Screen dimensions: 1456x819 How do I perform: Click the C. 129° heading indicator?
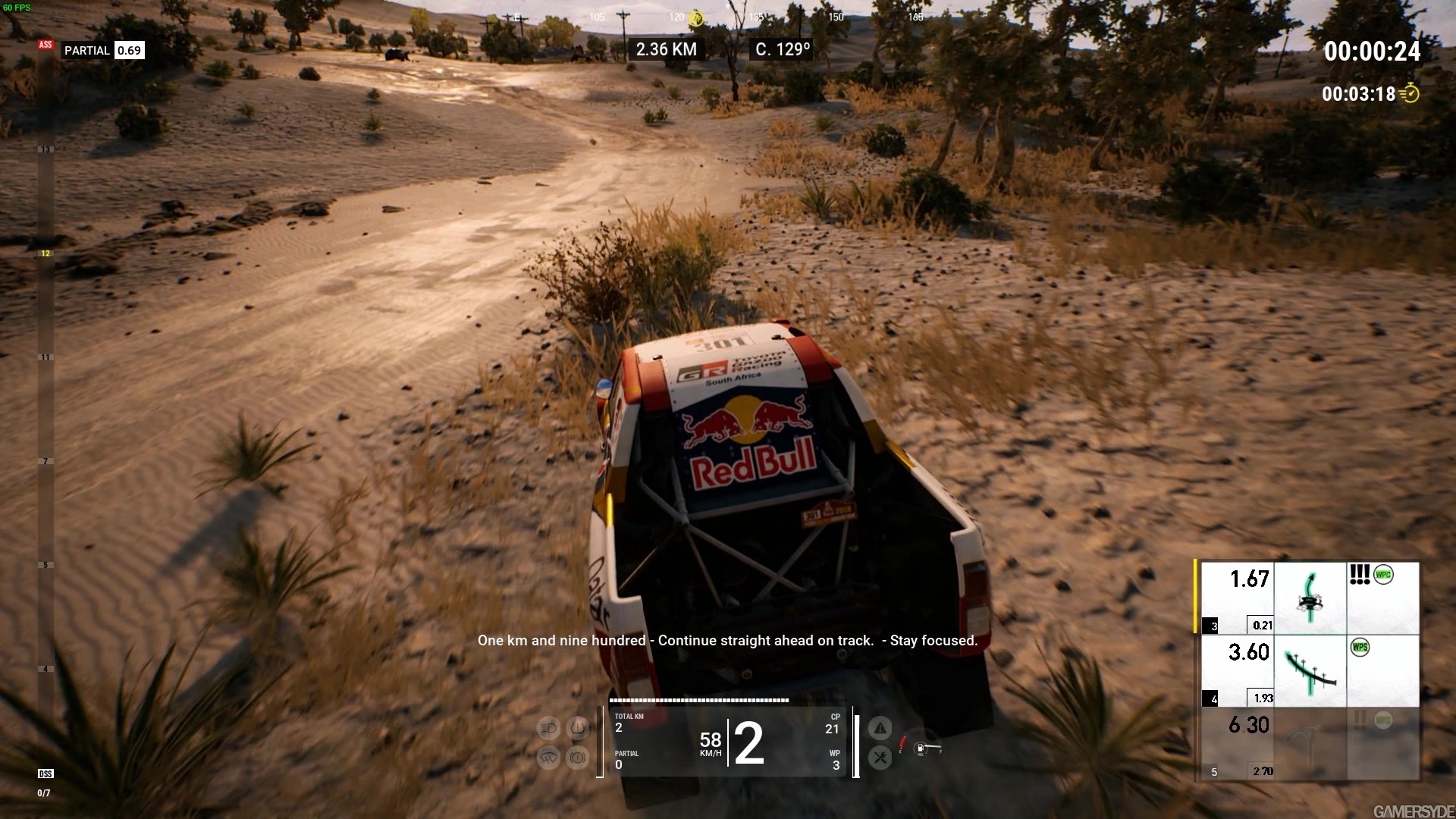point(782,49)
